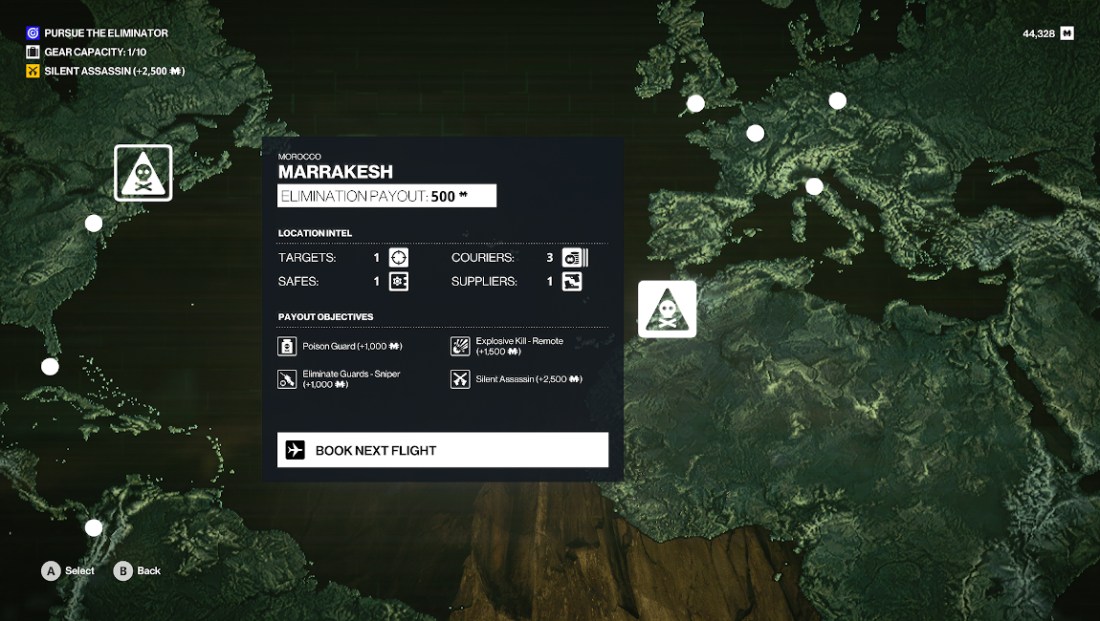Pick the northernmost South America map dot
The width and height of the screenshot is (1100, 621).
pyautogui.click(x=93, y=527)
